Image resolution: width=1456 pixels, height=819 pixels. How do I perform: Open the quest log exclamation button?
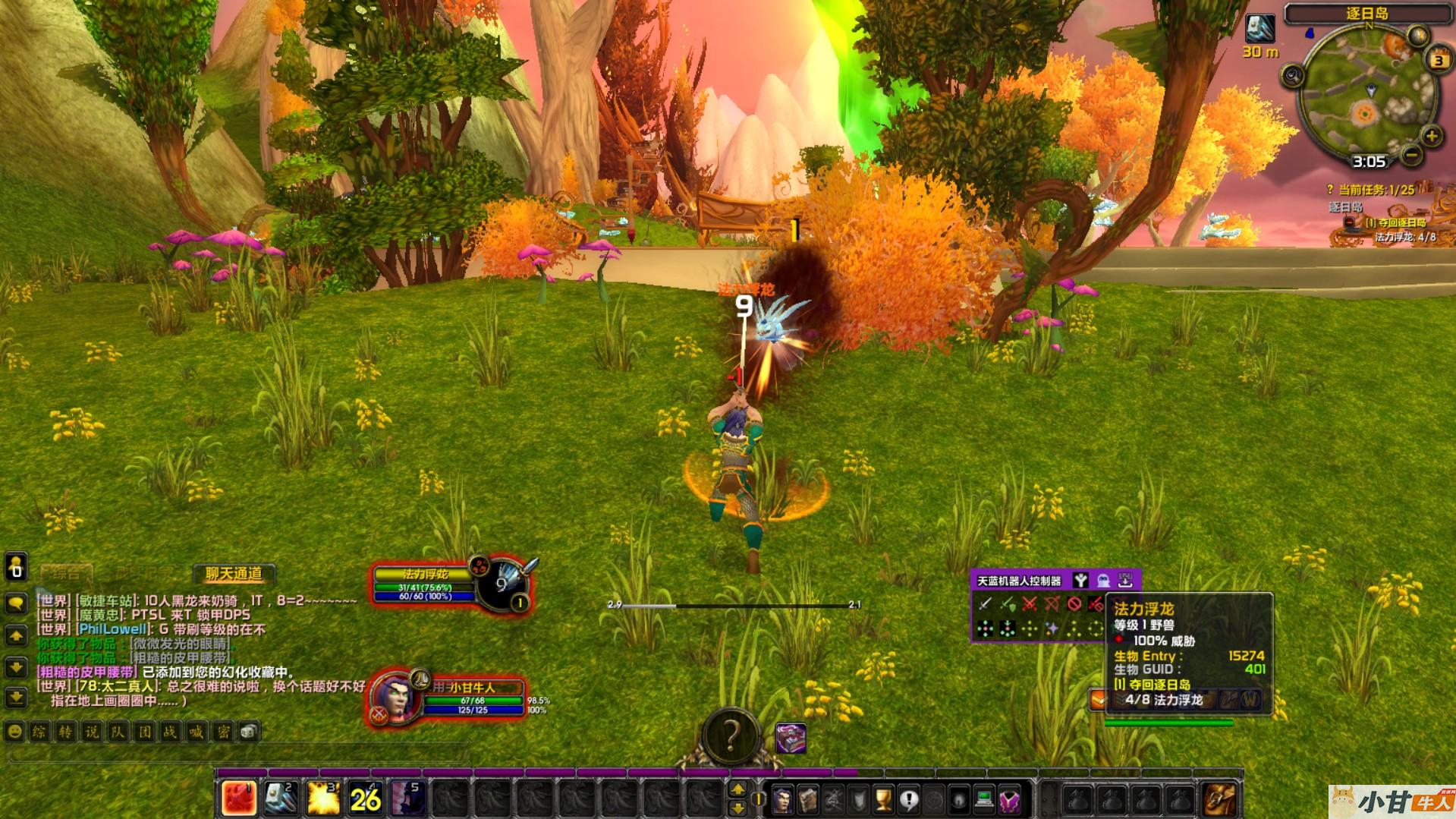click(x=908, y=799)
